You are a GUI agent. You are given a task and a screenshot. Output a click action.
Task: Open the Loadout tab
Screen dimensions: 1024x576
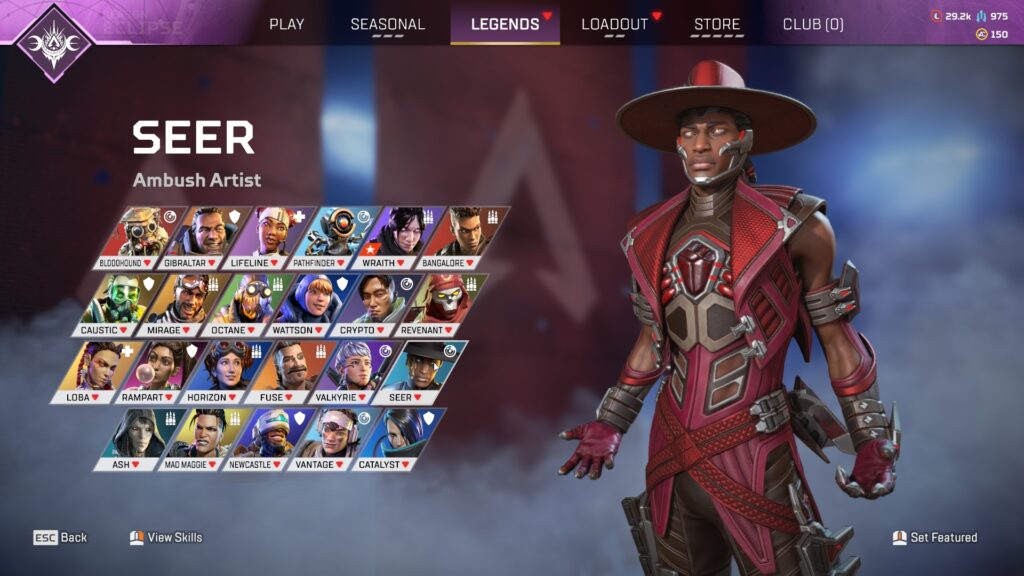pos(615,24)
